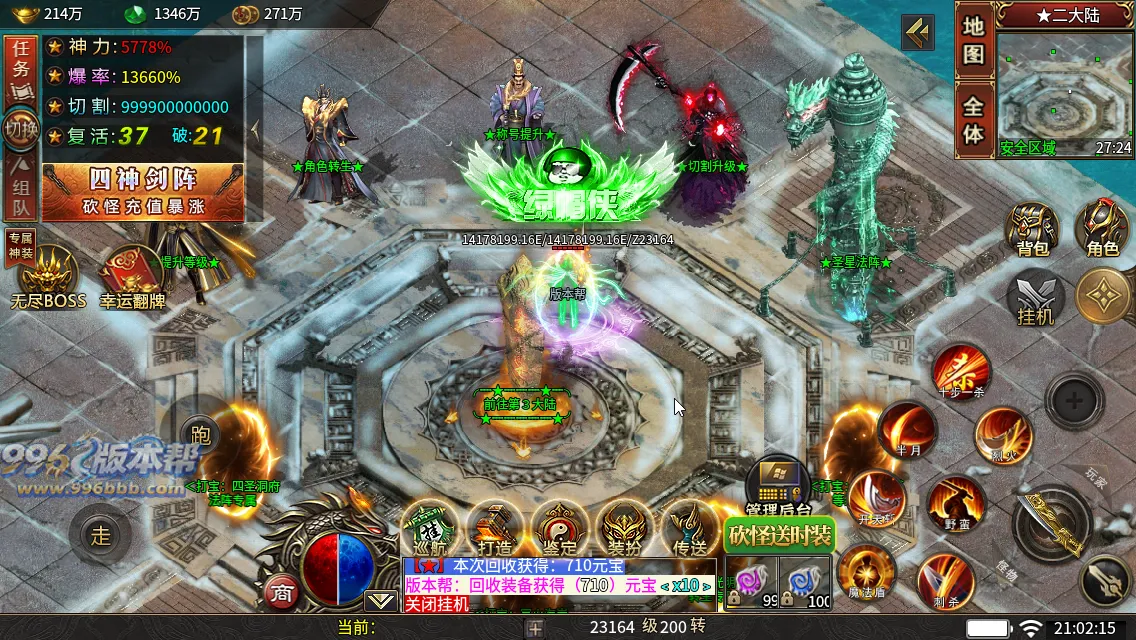Collapse top-right panel with yellow arrow button
The width and height of the screenshot is (1136, 640).
(x=917, y=33)
